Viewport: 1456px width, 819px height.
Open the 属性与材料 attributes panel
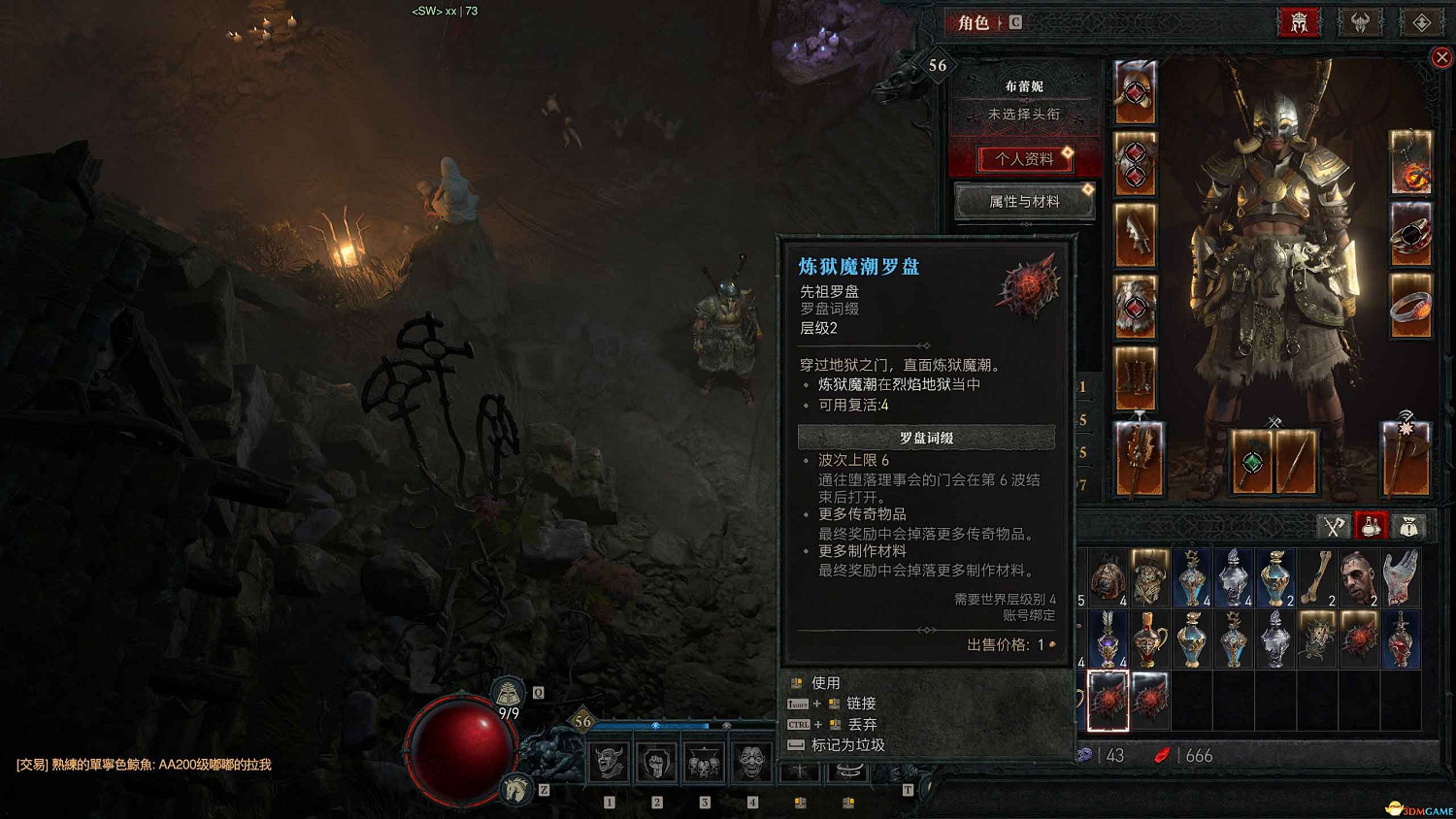click(x=1024, y=201)
